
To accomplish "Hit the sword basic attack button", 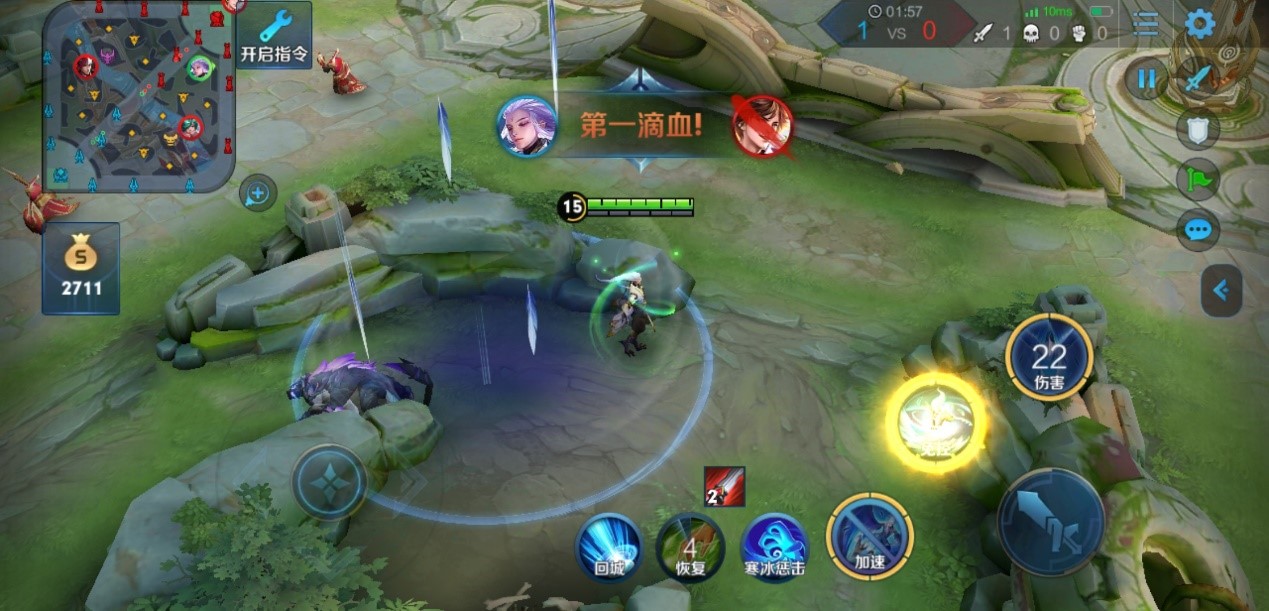I will (x=1050, y=521).
